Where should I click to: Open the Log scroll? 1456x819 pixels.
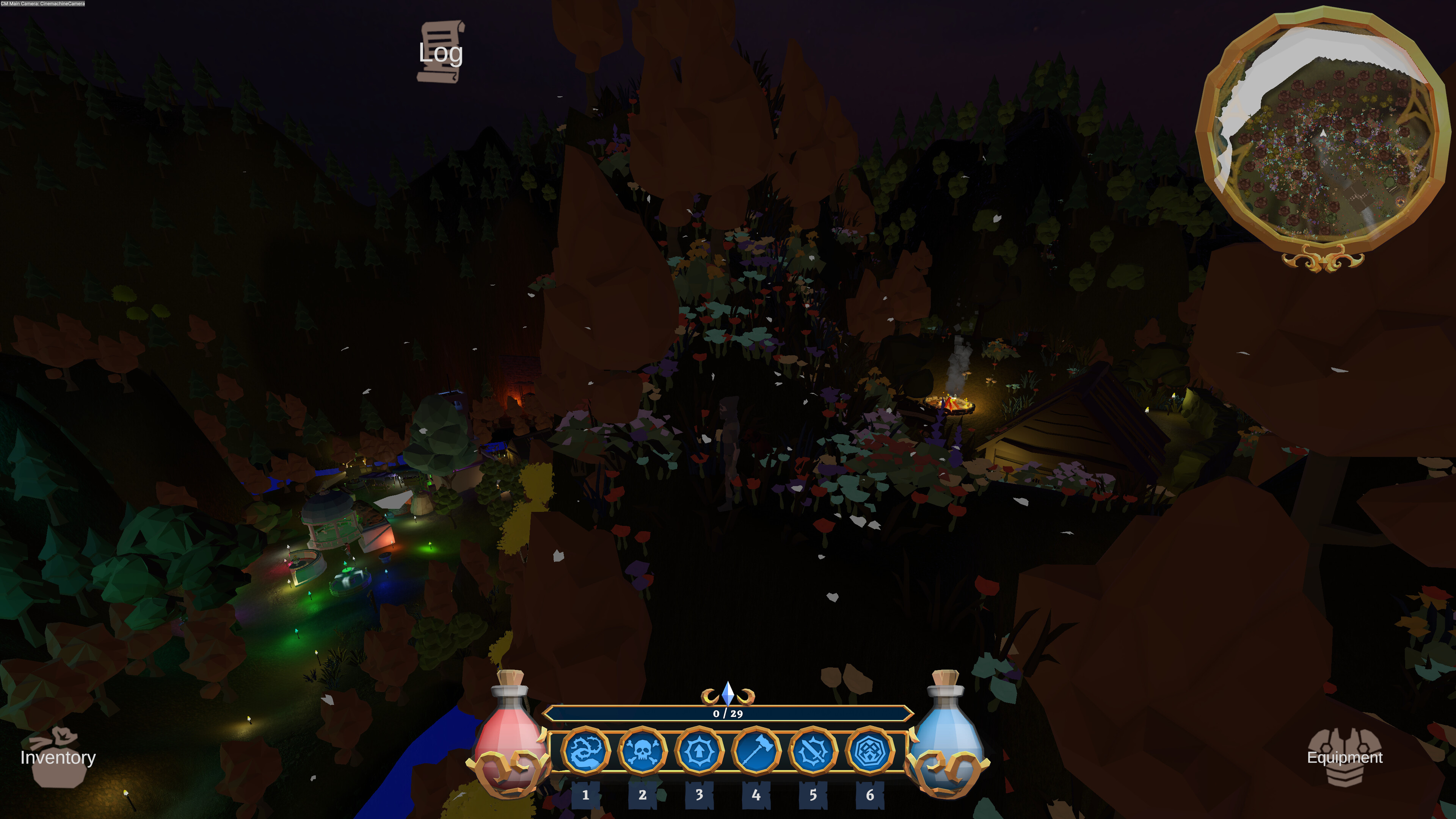click(x=441, y=52)
